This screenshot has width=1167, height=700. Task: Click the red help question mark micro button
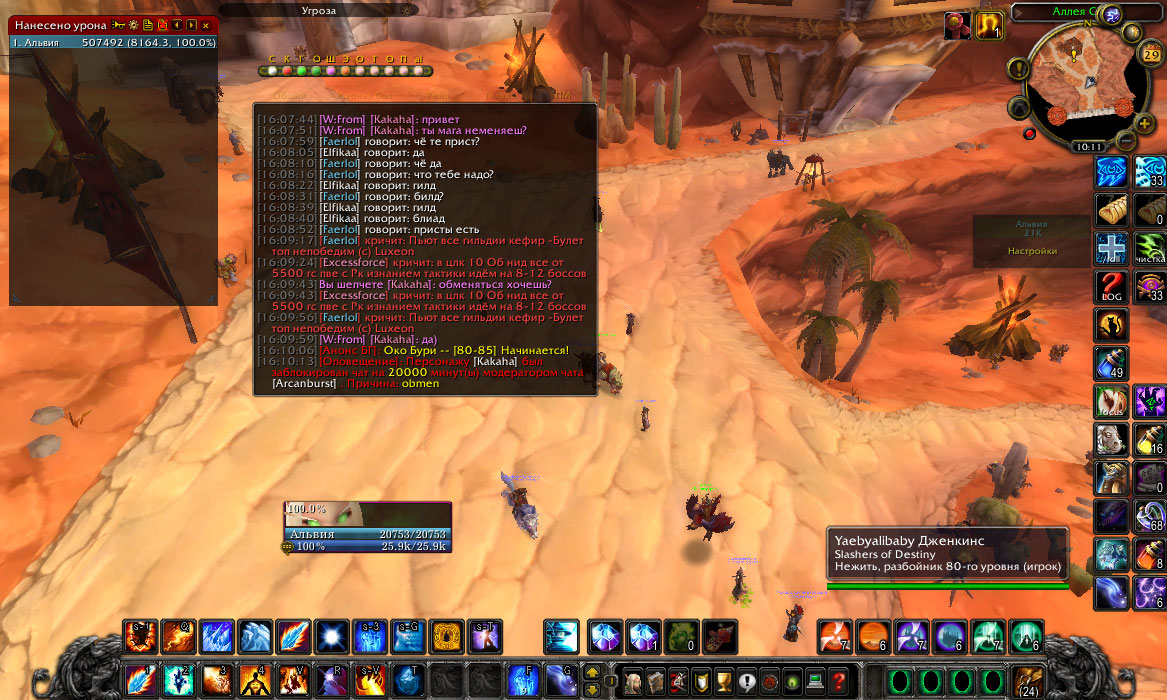tap(839, 680)
